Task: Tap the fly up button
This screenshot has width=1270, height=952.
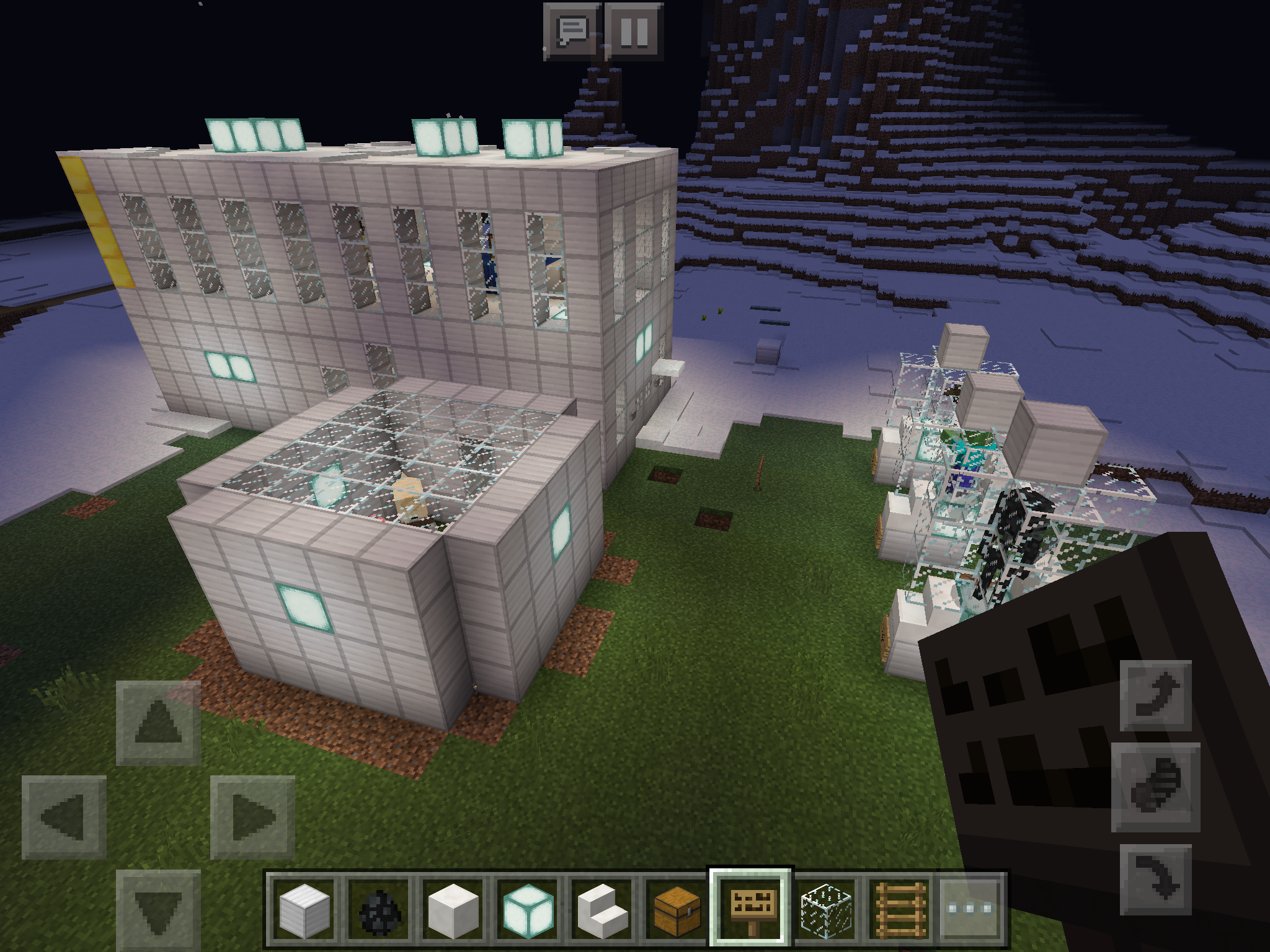Action: tap(1156, 695)
